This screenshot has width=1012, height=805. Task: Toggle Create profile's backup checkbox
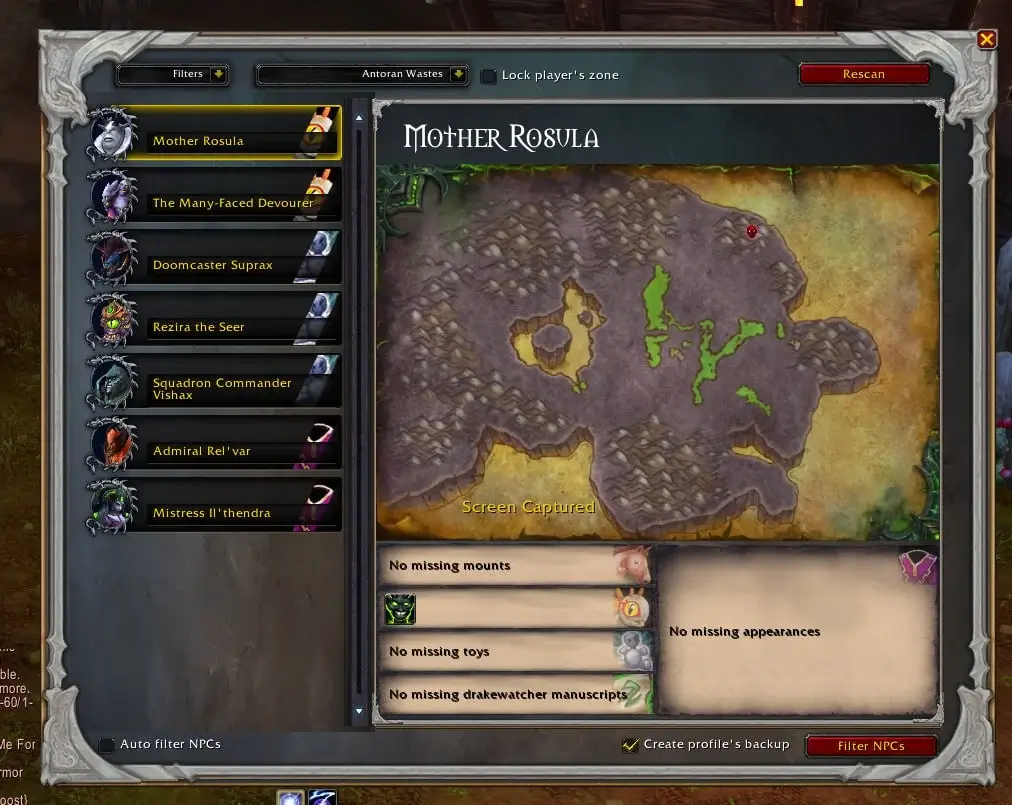tap(630, 745)
